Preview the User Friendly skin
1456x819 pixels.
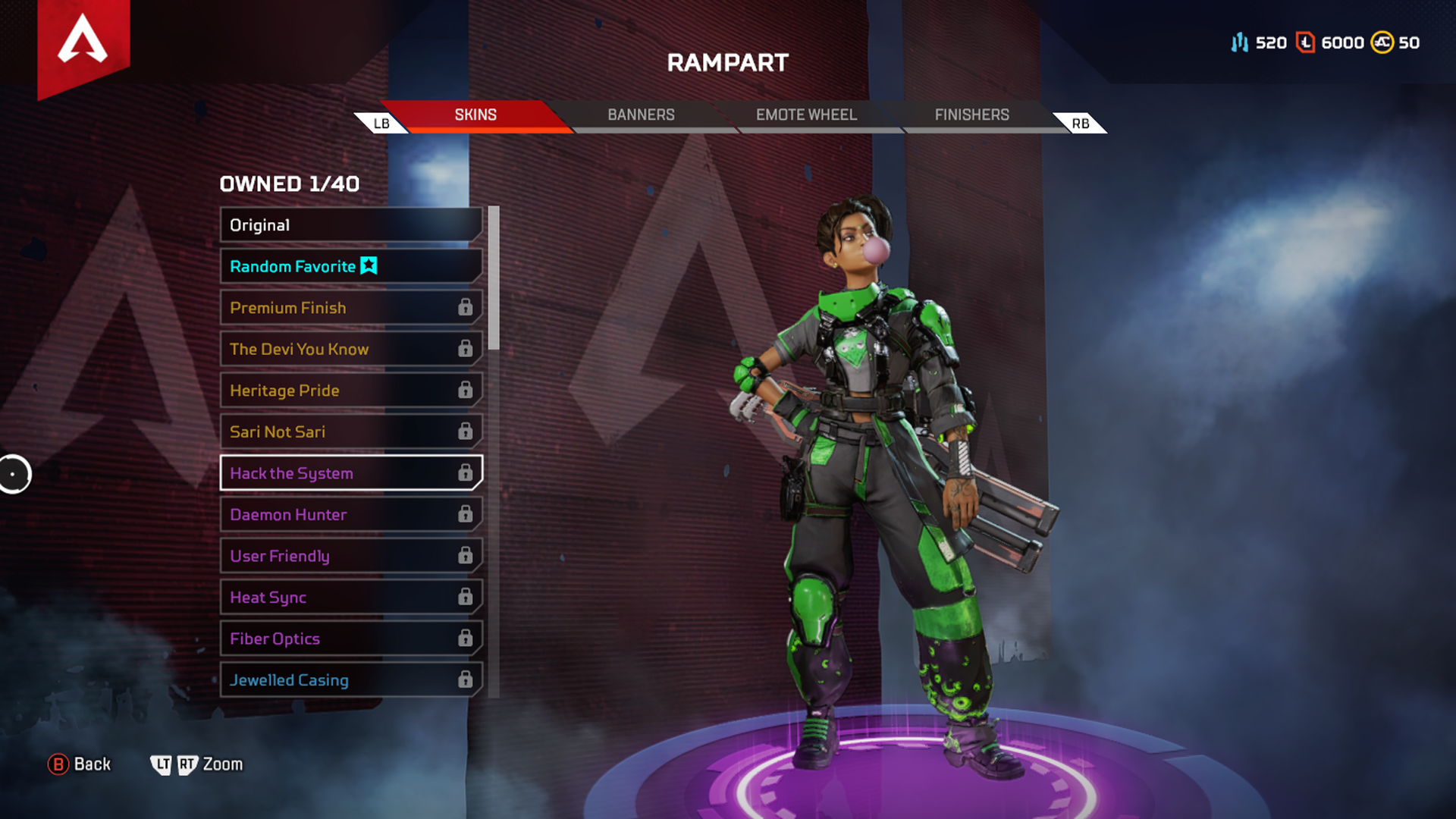351,556
